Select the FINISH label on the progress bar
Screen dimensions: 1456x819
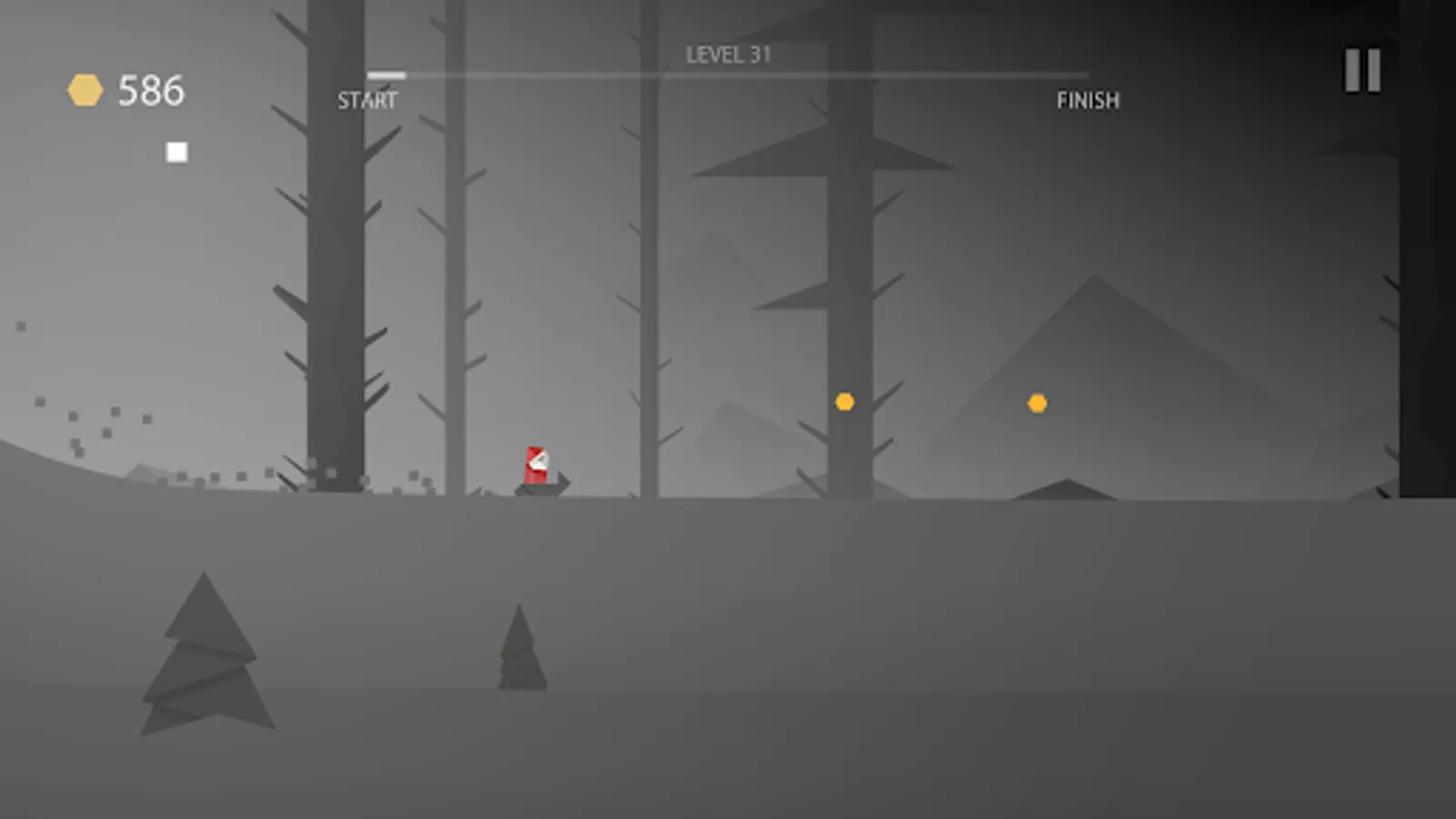pyautogui.click(x=1088, y=100)
